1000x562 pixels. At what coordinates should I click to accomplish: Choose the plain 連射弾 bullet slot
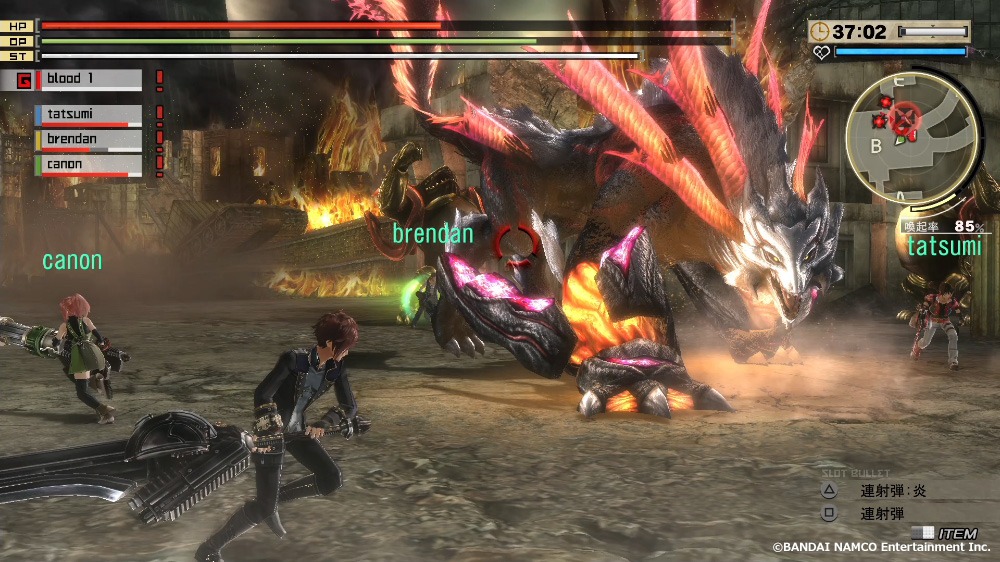tap(882, 514)
